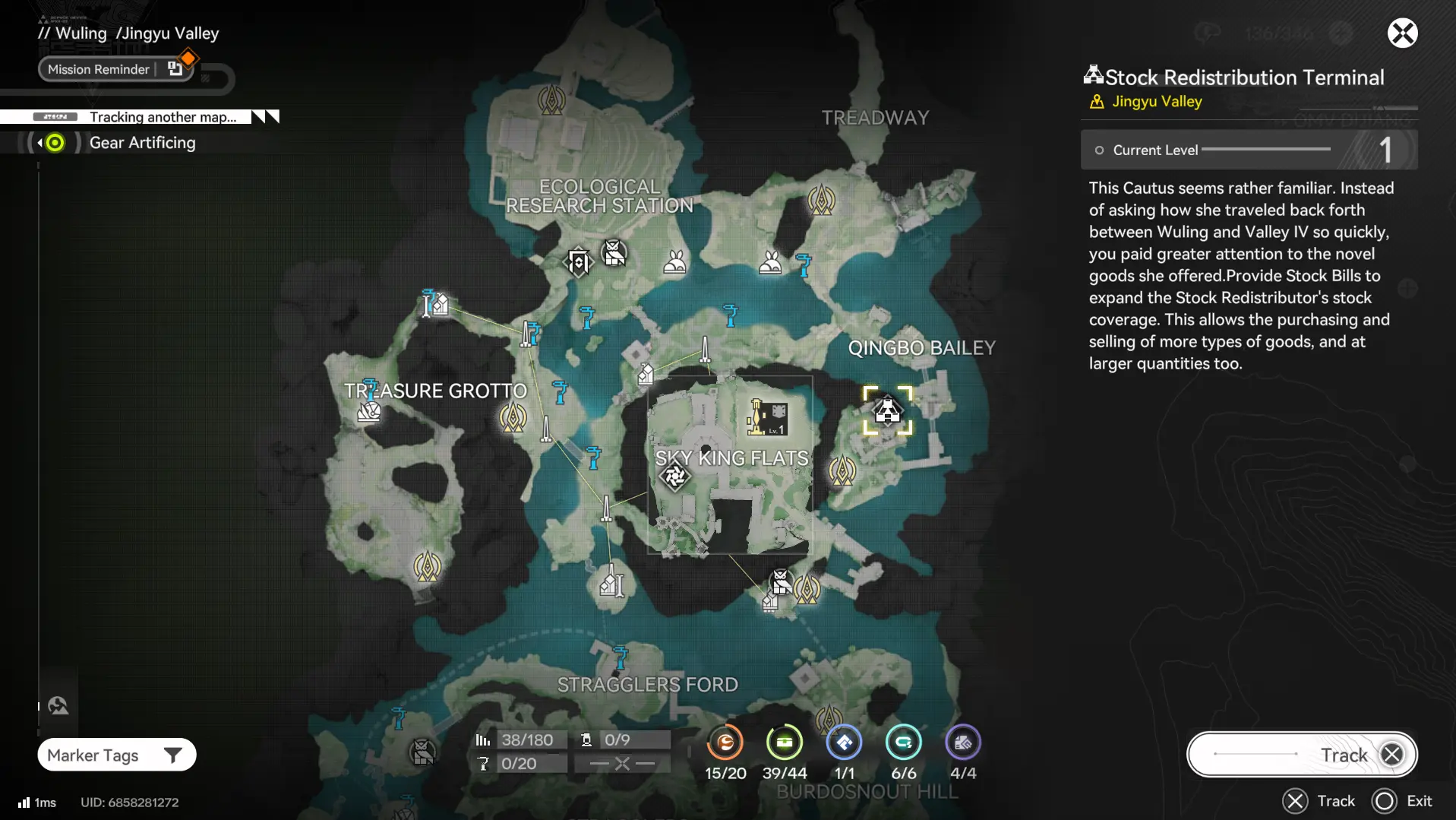
Task: Click the orange 15/20 collectible counter icon
Action: tap(725, 742)
